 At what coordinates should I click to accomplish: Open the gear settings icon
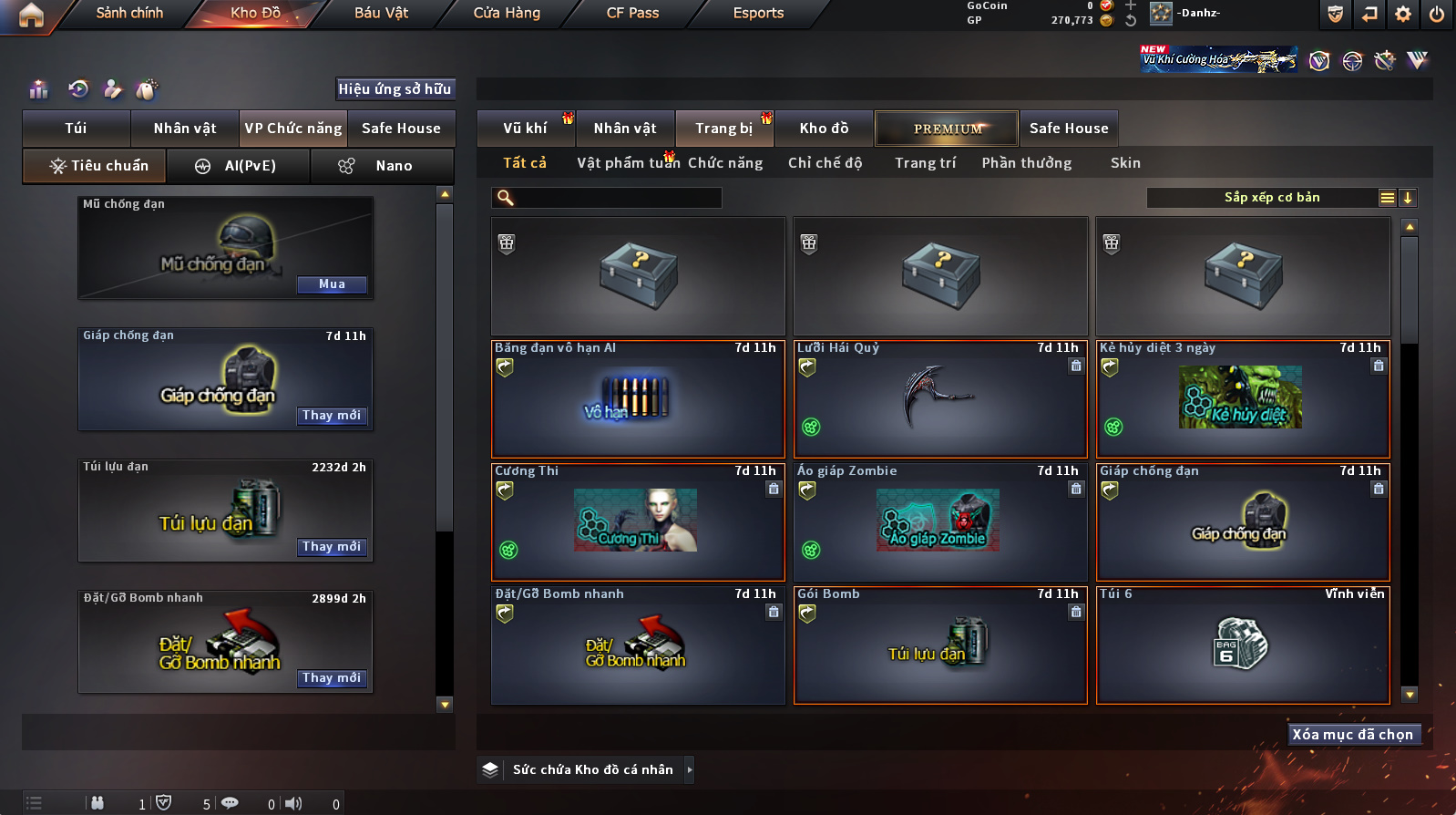[x=1403, y=14]
